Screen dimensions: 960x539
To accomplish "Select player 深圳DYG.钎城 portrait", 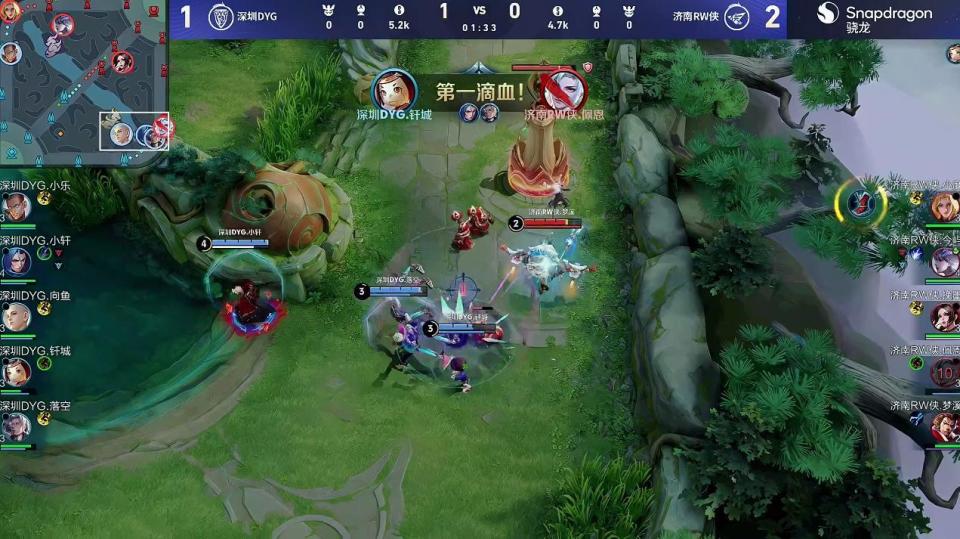I will coord(15,372).
